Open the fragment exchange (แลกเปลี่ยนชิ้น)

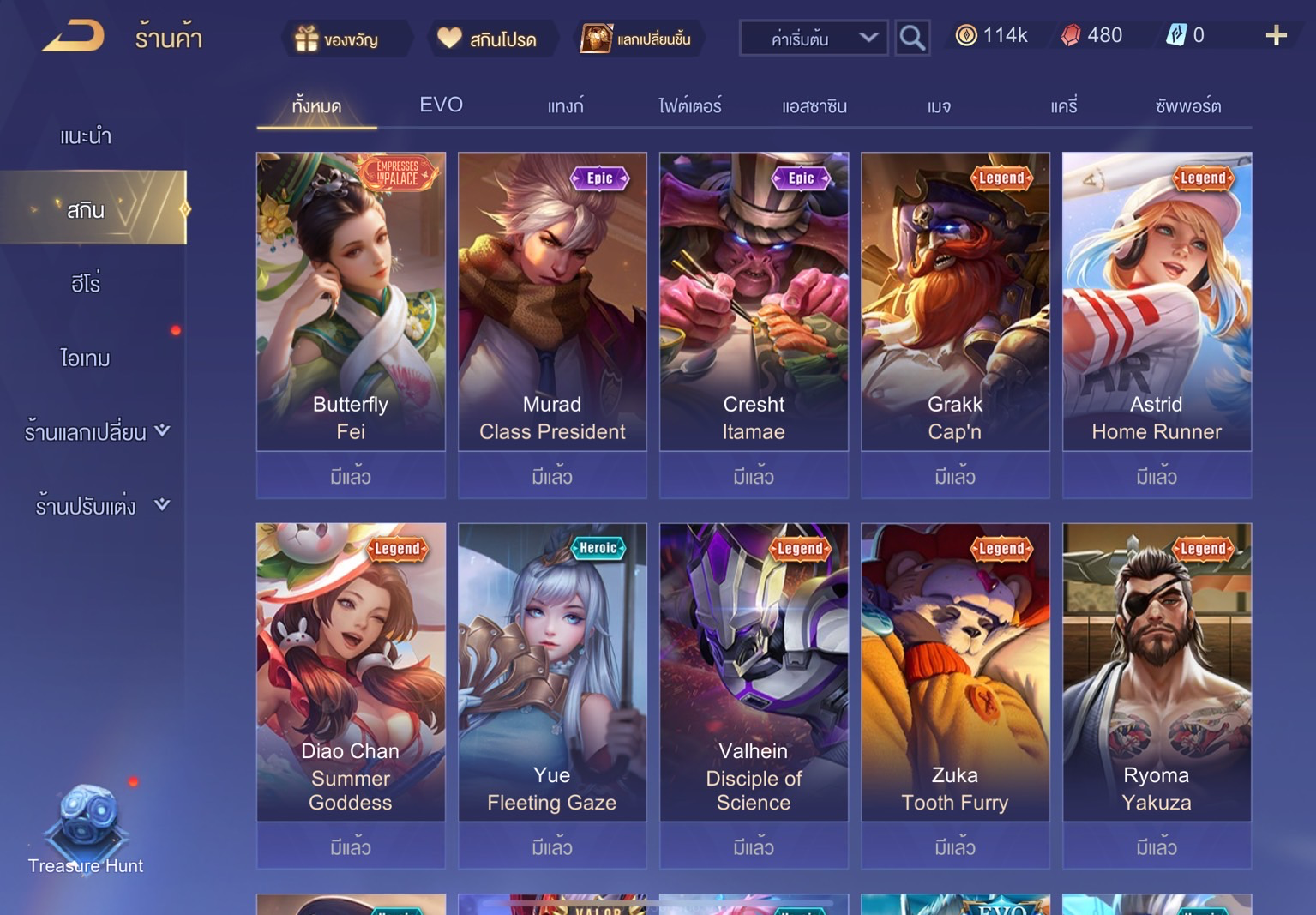(x=636, y=39)
